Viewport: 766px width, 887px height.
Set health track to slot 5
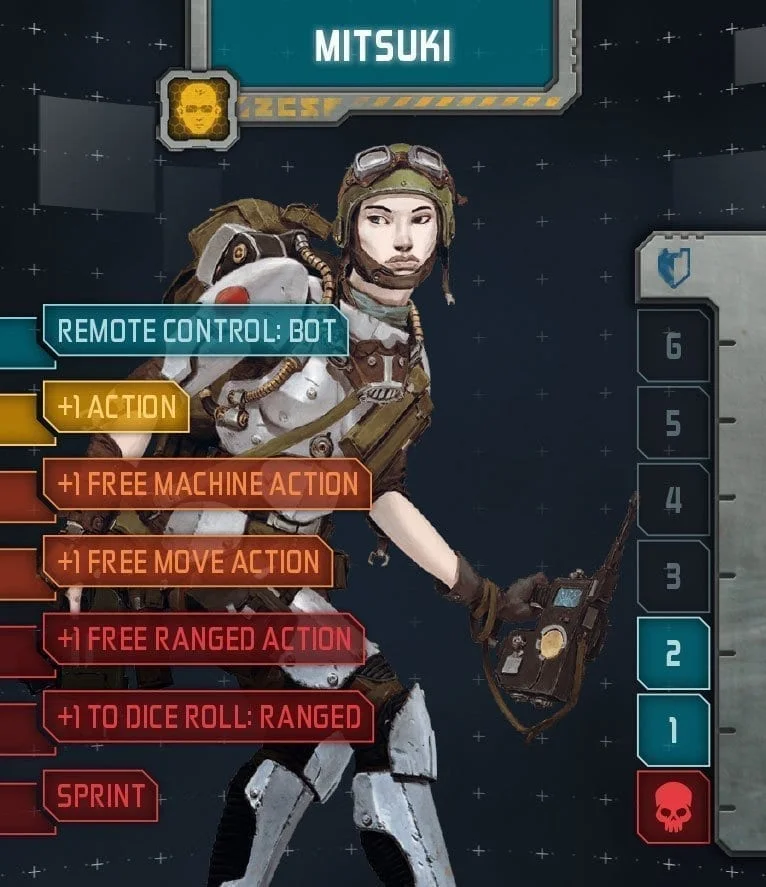[673, 423]
